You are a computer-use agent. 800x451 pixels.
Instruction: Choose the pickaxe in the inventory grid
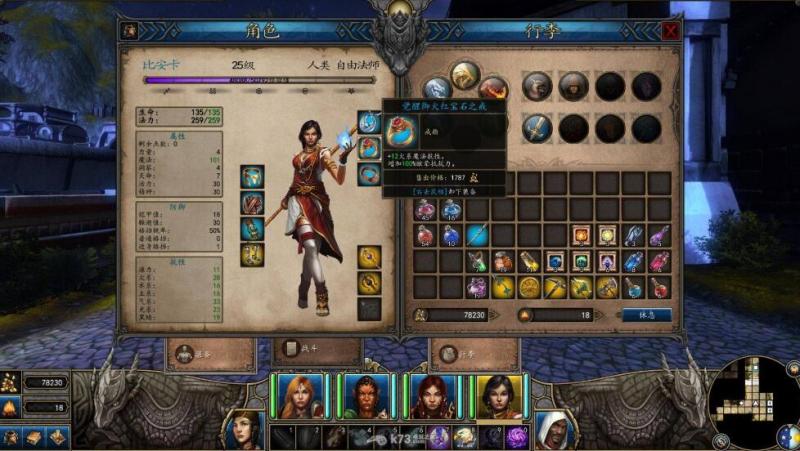point(555,287)
